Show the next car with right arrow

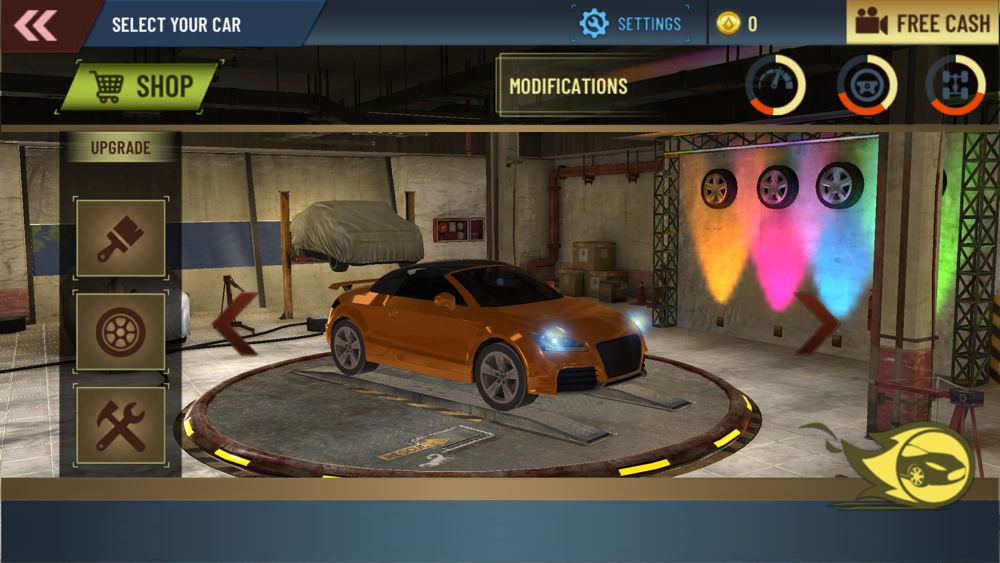tap(817, 323)
